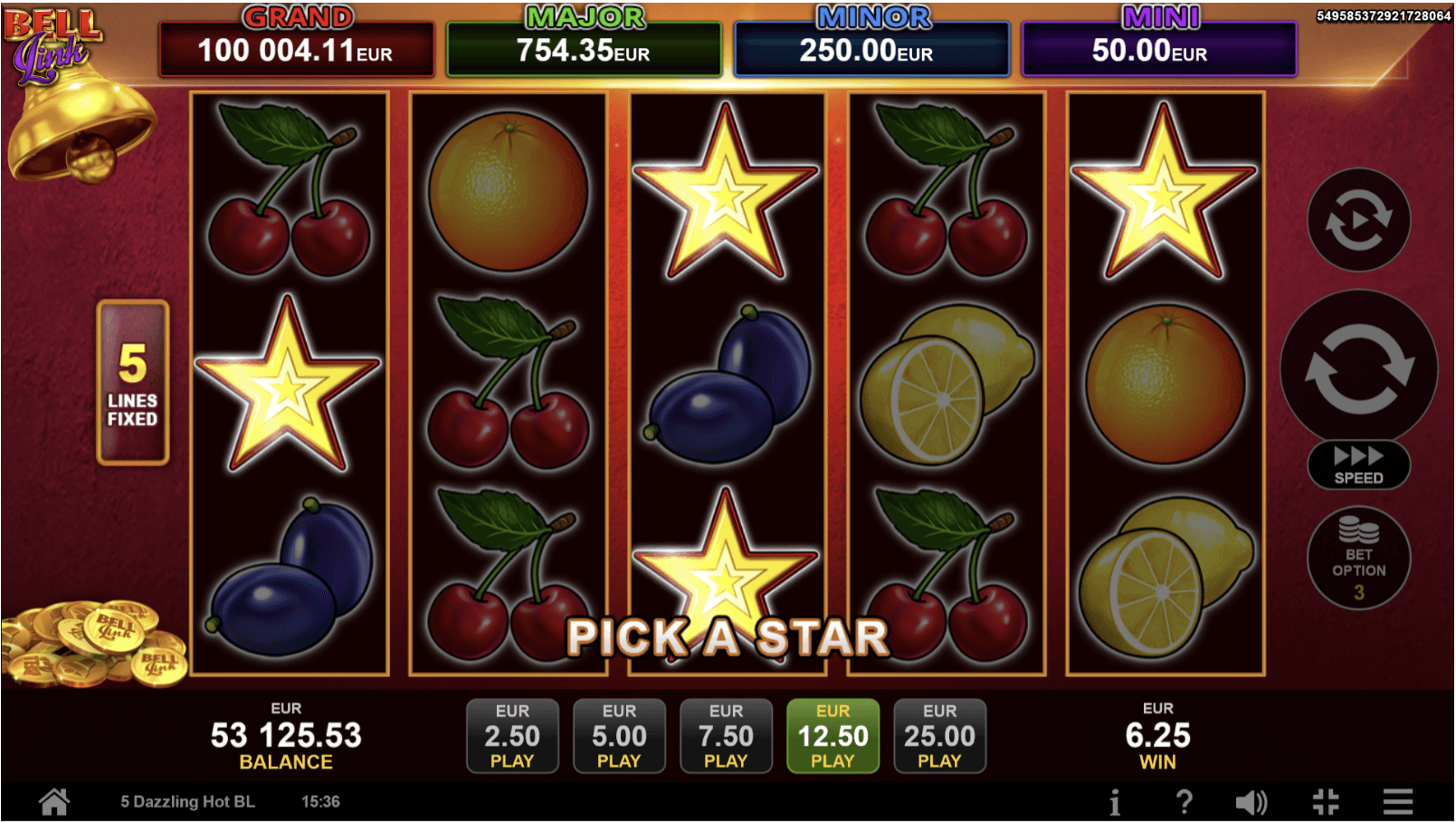Viewport: 1456px width, 822px height.
Task: Show help with the question mark icon
Action: click(x=1184, y=801)
